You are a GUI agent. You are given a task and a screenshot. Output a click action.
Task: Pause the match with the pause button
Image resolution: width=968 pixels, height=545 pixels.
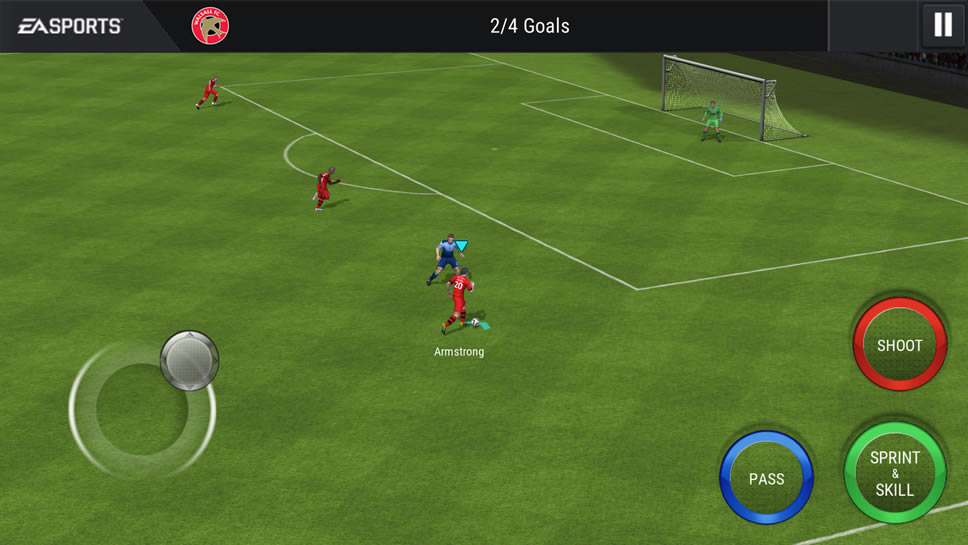pyautogui.click(x=942, y=25)
